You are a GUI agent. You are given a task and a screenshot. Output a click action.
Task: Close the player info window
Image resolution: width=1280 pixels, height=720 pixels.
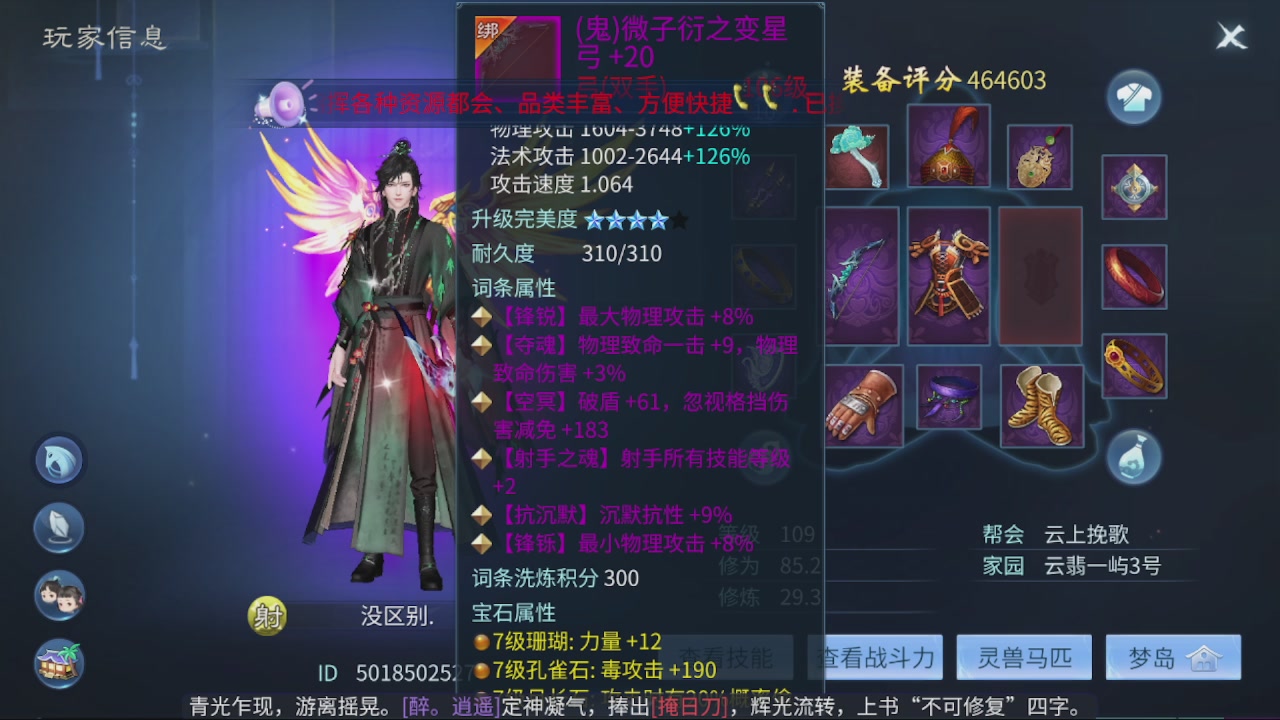coord(1231,37)
